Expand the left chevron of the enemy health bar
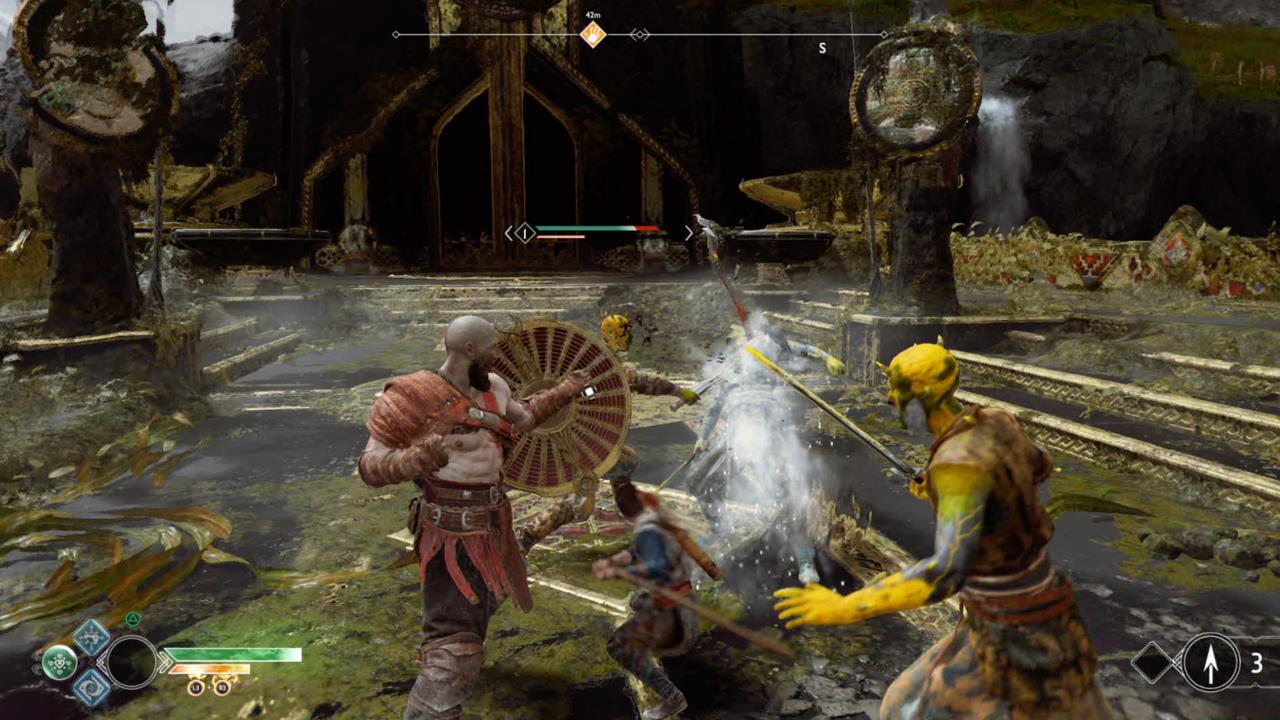Image resolution: width=1280 pixels, height=720 pixels. pyautogui.click(x=508, y=232)
